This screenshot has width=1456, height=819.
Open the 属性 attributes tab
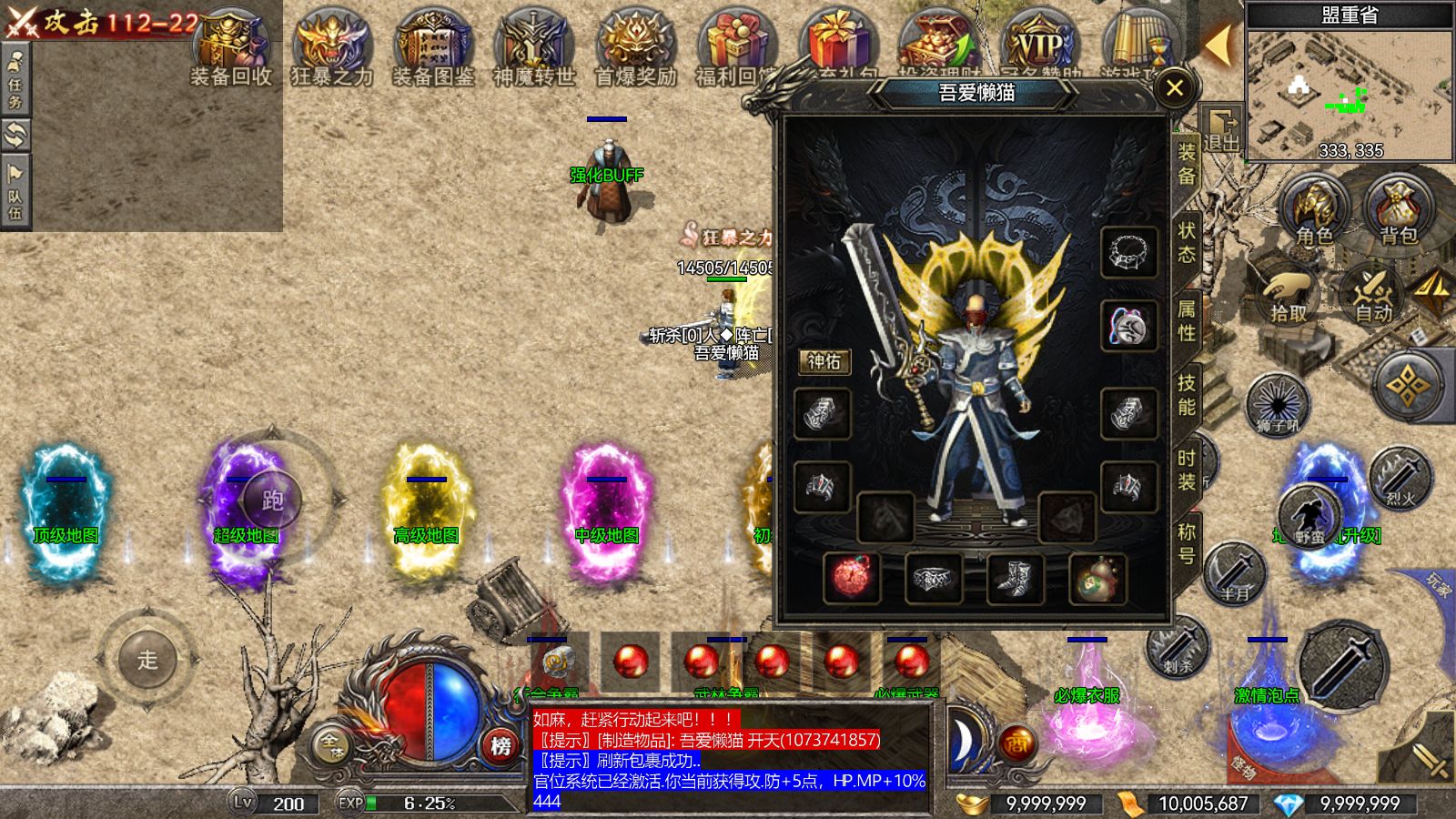tap(1187, 320)
